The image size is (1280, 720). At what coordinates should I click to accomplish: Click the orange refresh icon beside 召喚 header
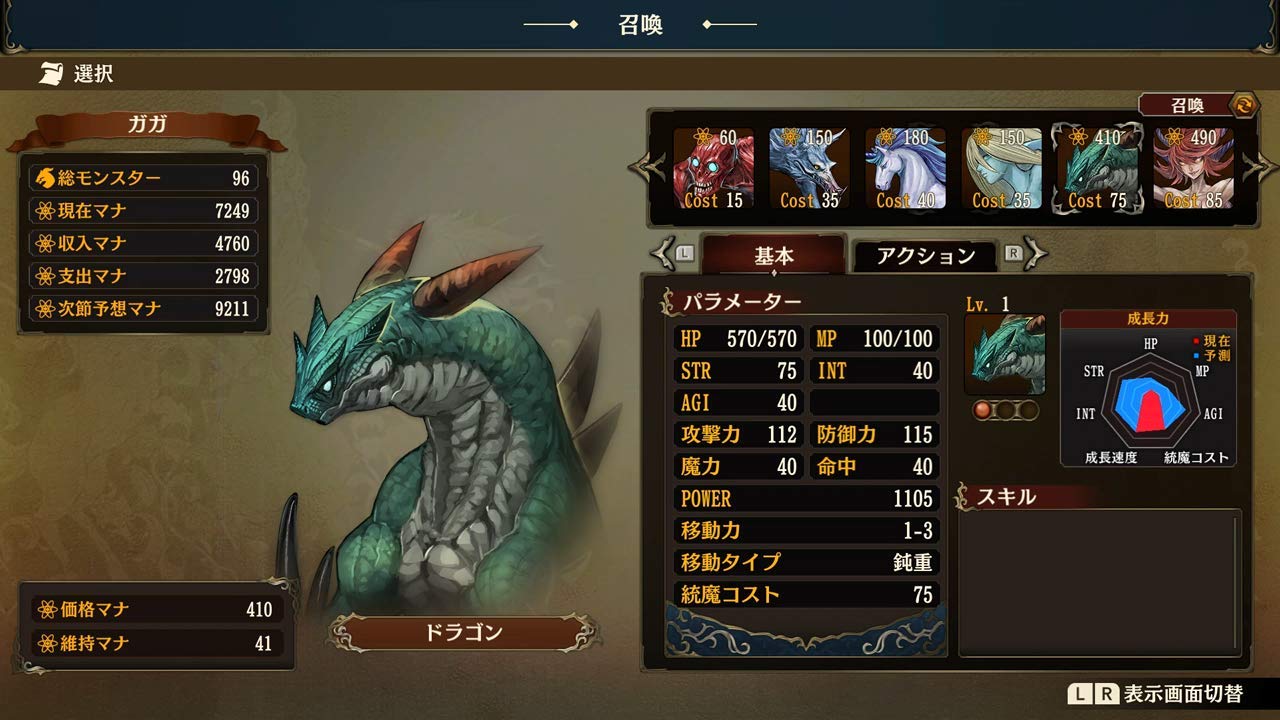click(x=1245, y=104)
